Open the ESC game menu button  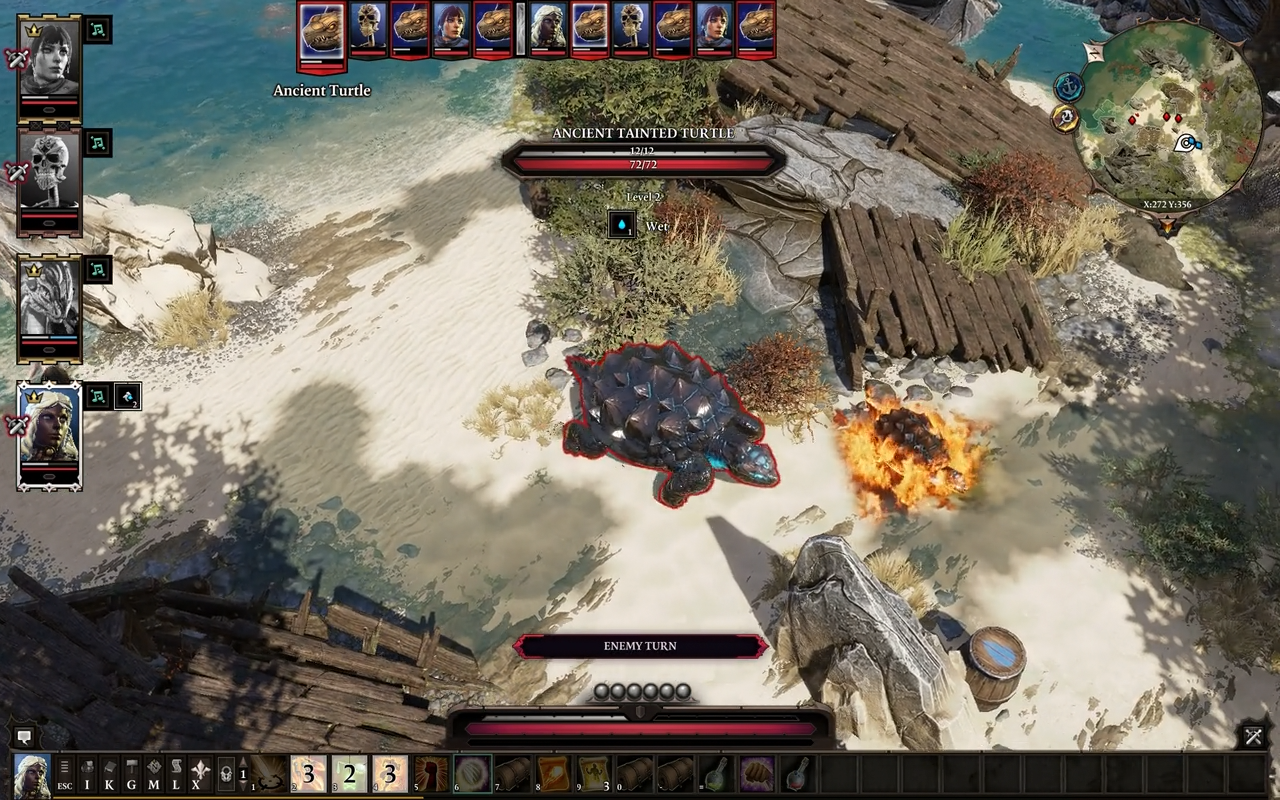pyautogui.click(x=65, y=774)
